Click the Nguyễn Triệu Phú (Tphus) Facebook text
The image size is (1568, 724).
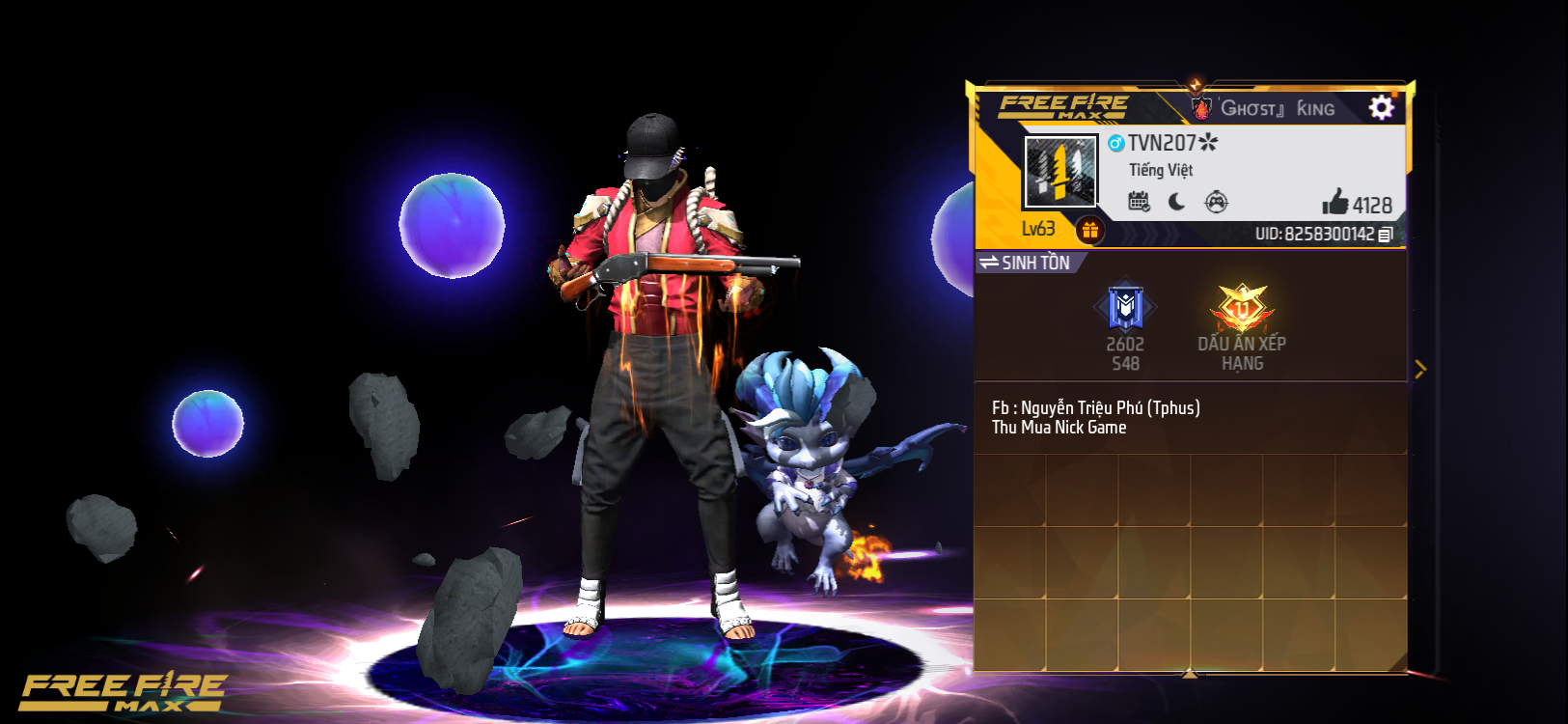[x=1097, y=407]
